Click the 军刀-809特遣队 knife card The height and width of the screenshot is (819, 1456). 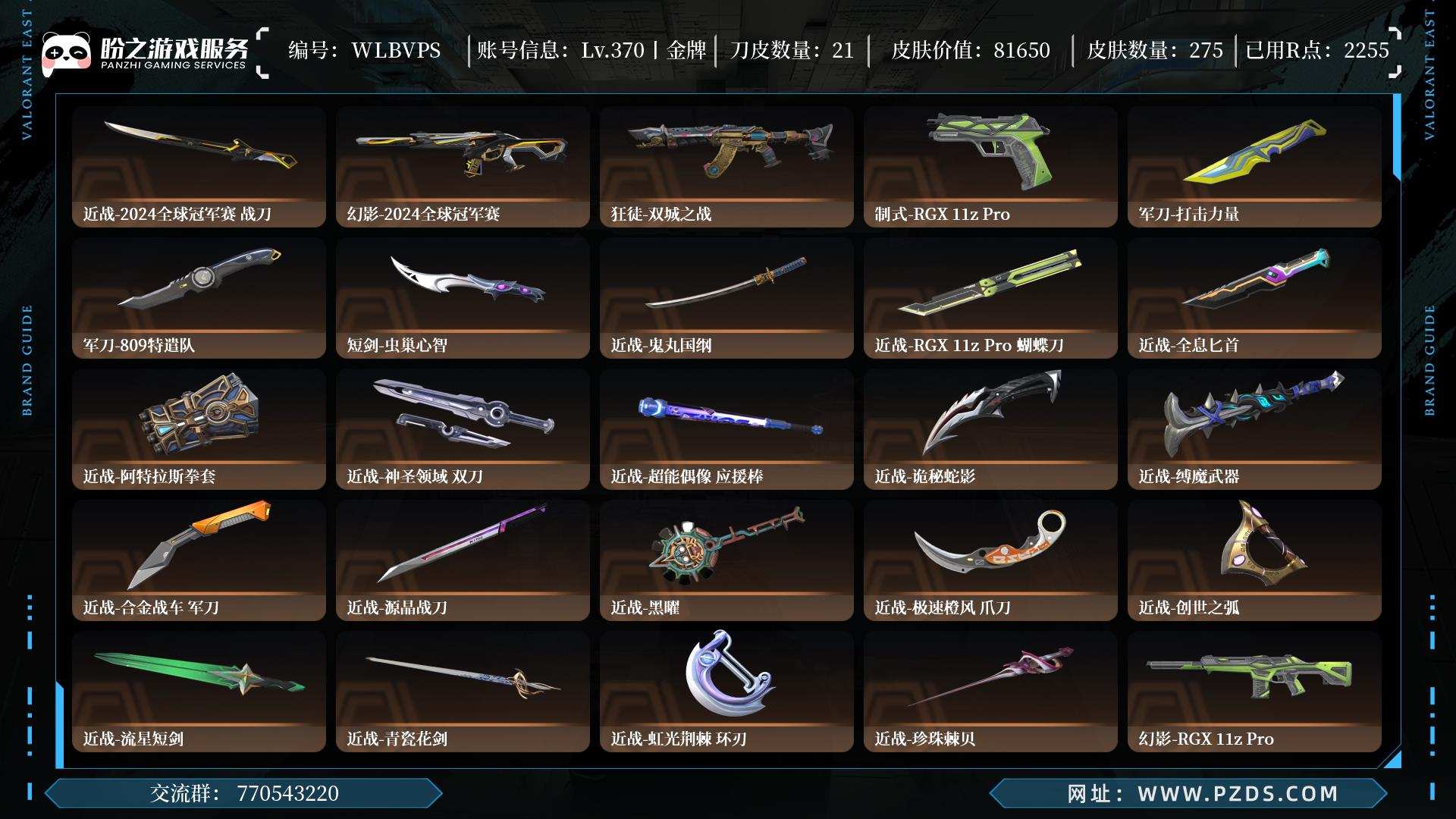[199, 297]
